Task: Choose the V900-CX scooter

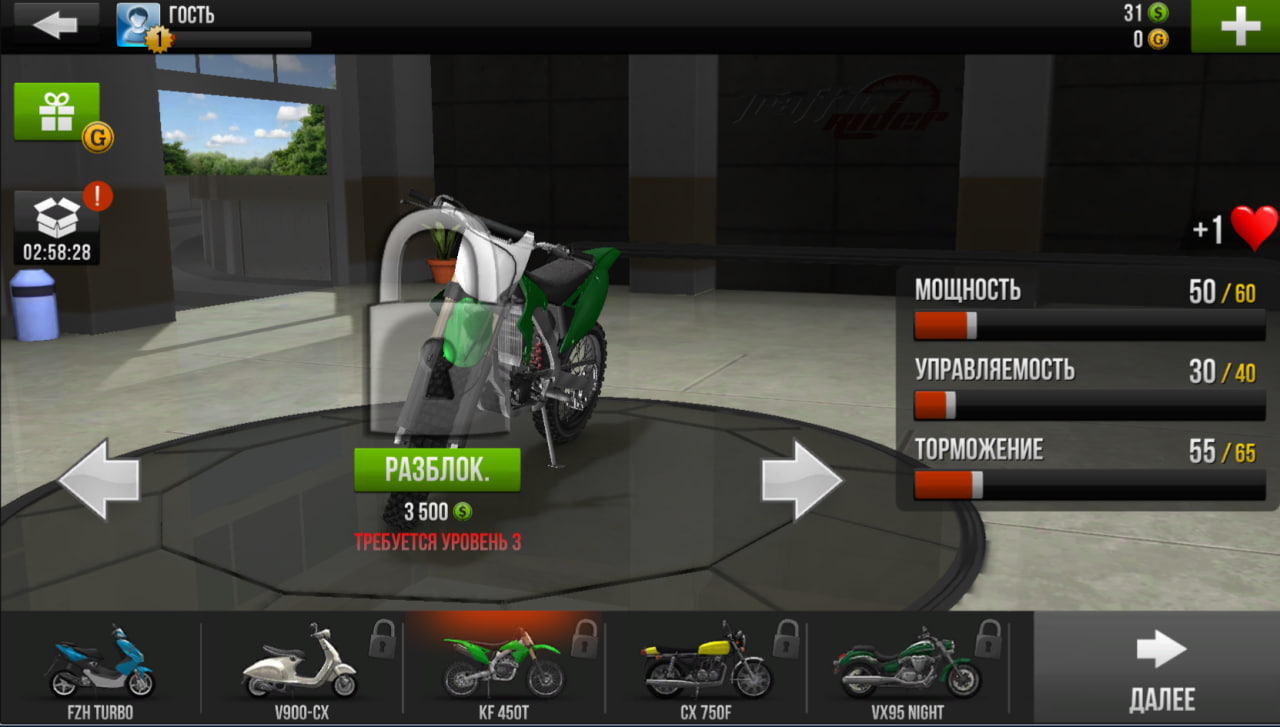Action: pyautogui.click(x=300, y=668)
